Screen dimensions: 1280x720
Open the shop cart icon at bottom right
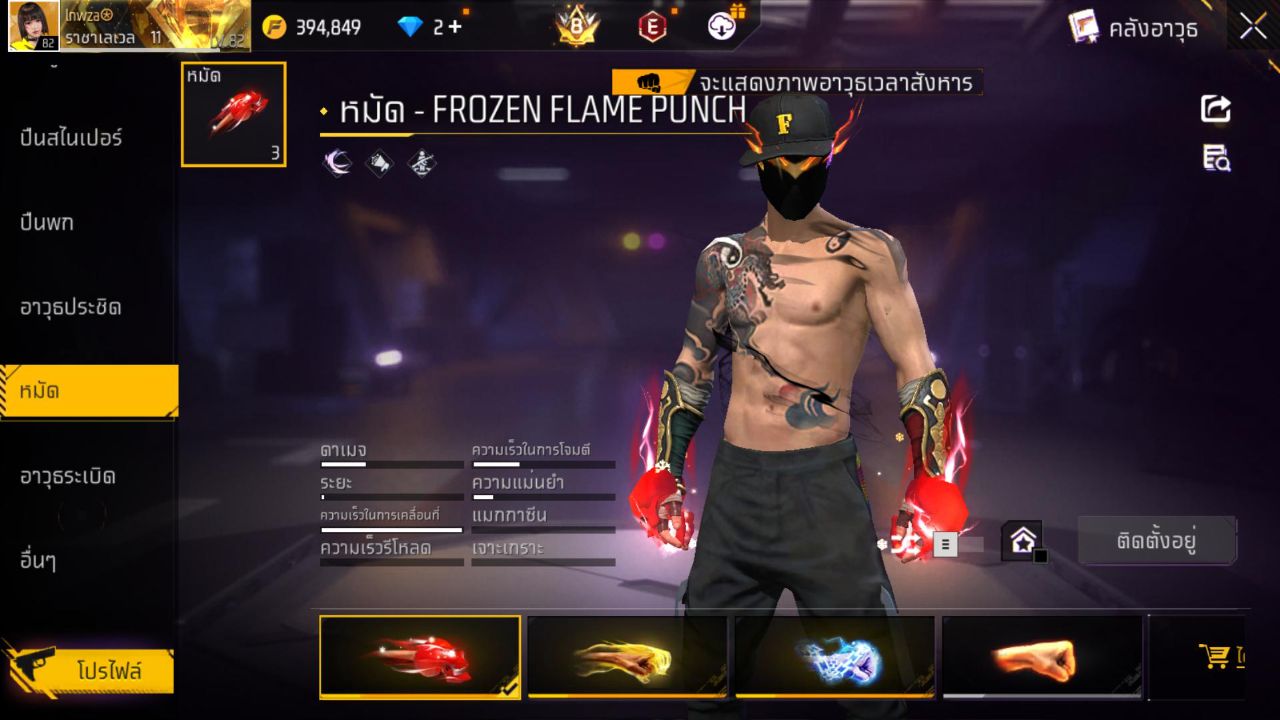[1214, 655]
